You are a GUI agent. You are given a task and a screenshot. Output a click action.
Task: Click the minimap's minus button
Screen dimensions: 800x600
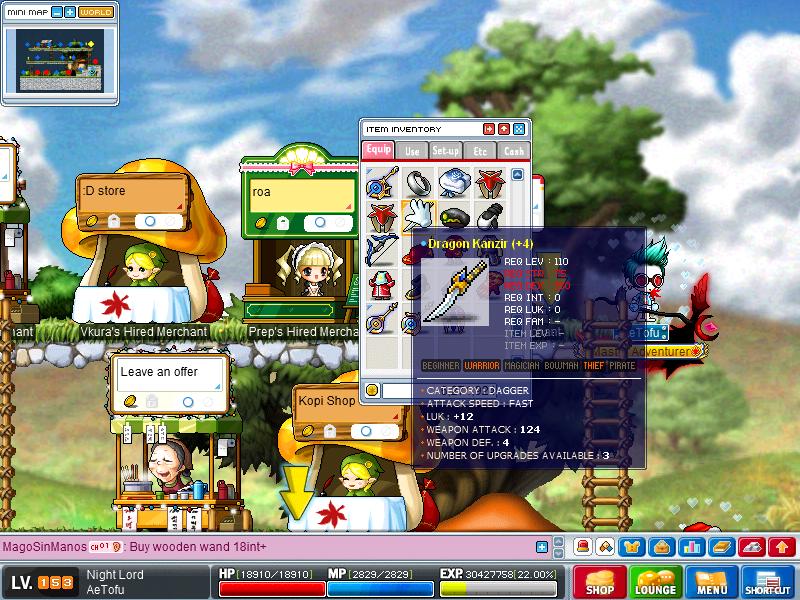click(56, 12)
